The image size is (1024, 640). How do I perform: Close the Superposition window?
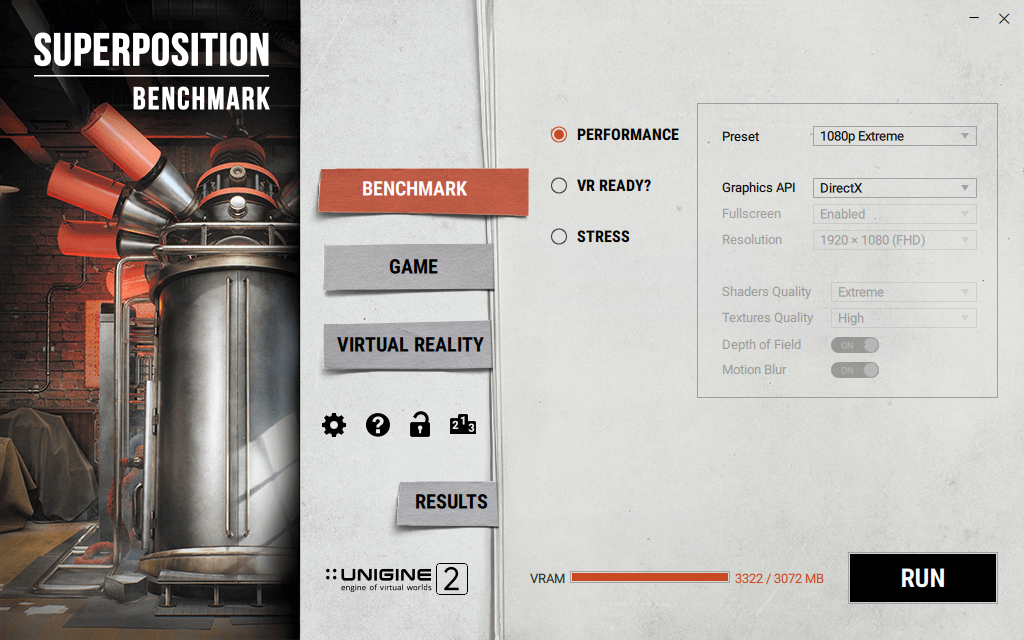coord(1004,19)
